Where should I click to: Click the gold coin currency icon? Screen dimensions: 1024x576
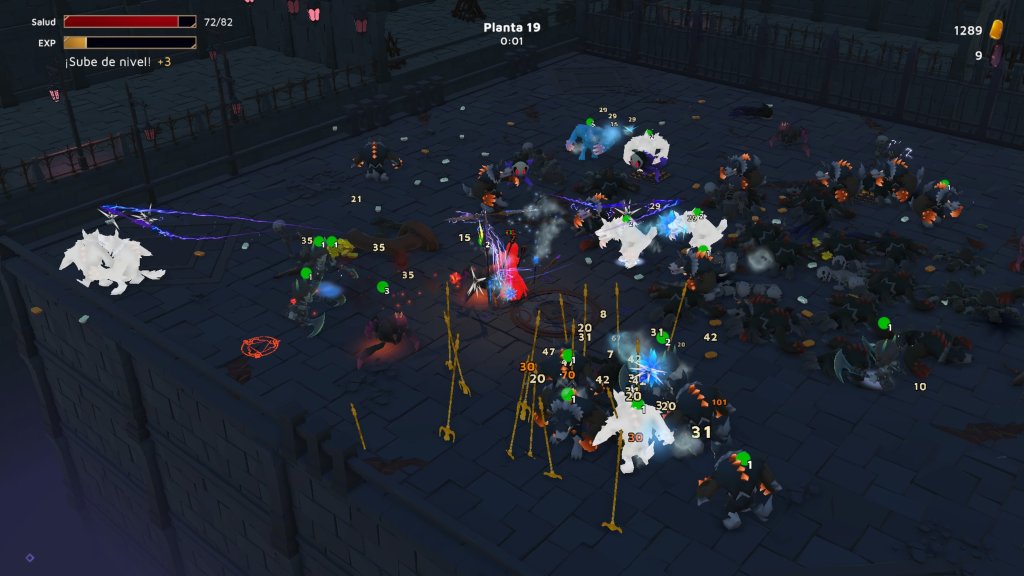[x=996, y=30]
